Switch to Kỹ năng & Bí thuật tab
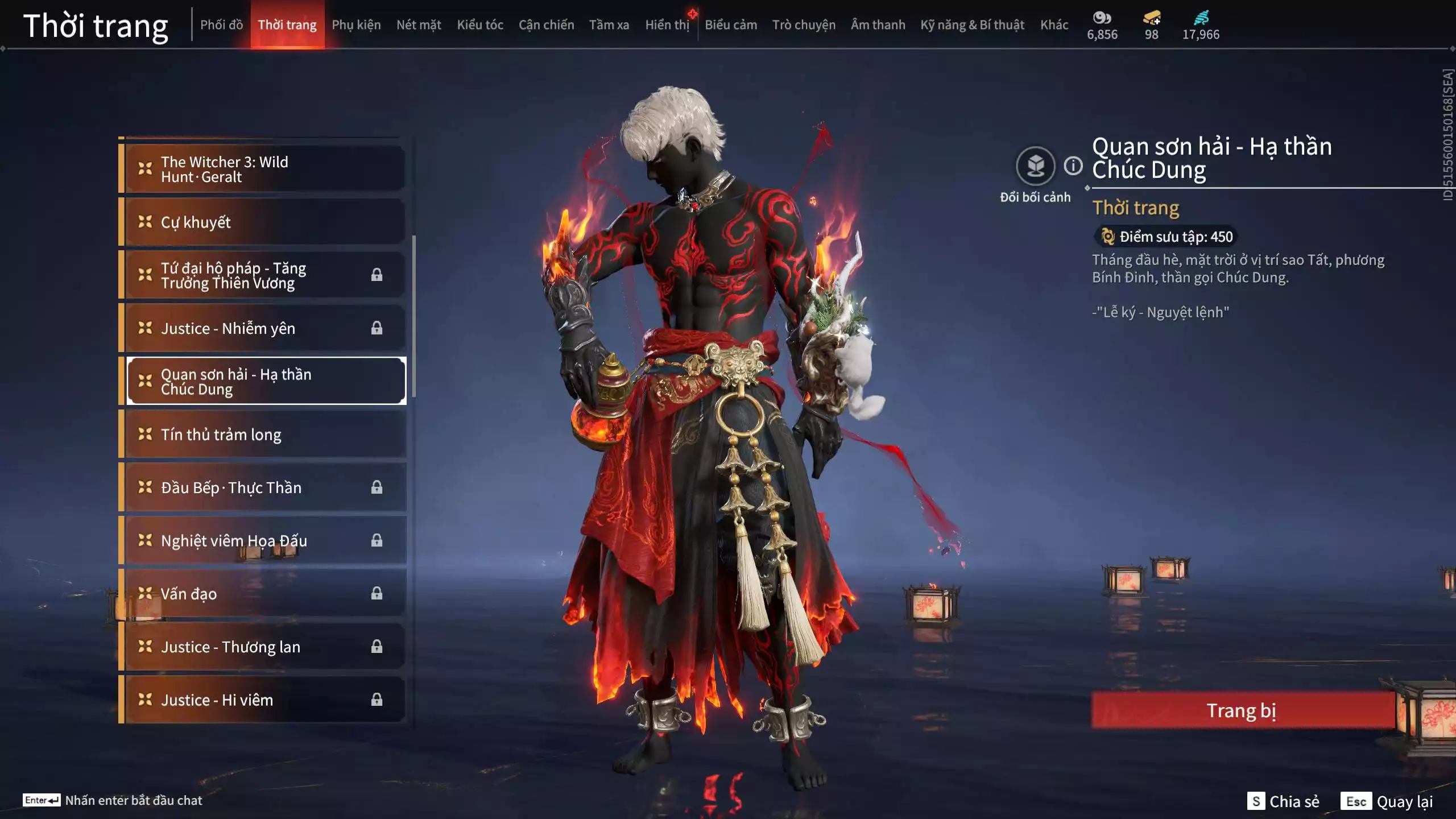This screenshot has height=819, width=1456. click(x=972, y=25)
